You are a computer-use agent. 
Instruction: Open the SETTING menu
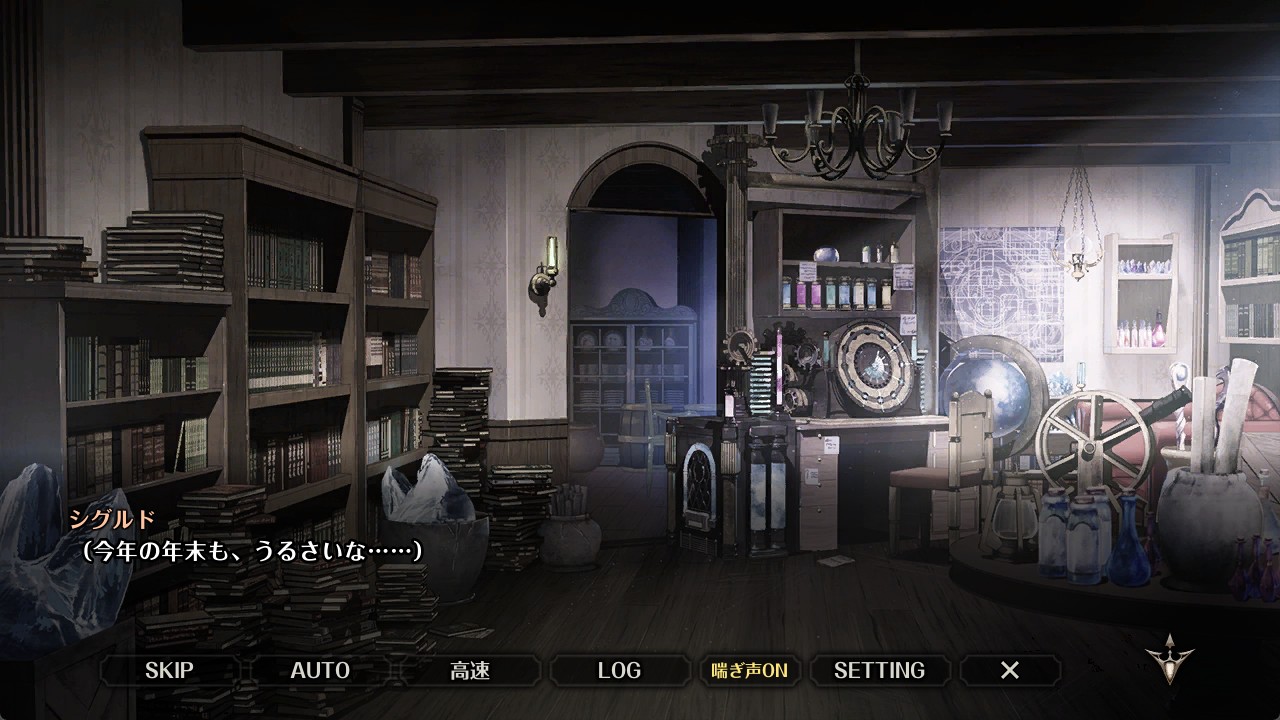click(x=879, y=670)
